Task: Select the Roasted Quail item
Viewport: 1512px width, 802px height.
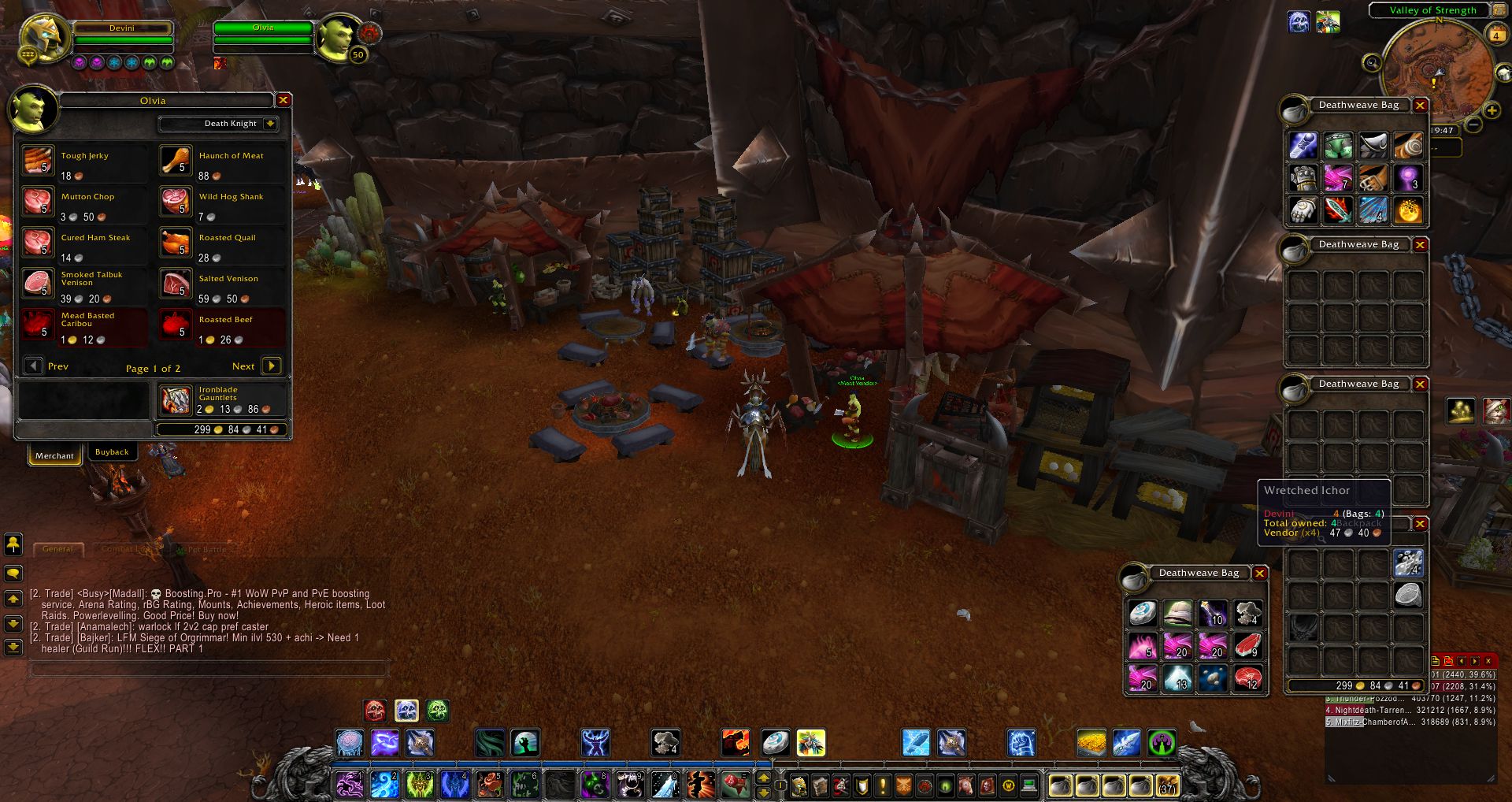Action: (176, 242)
